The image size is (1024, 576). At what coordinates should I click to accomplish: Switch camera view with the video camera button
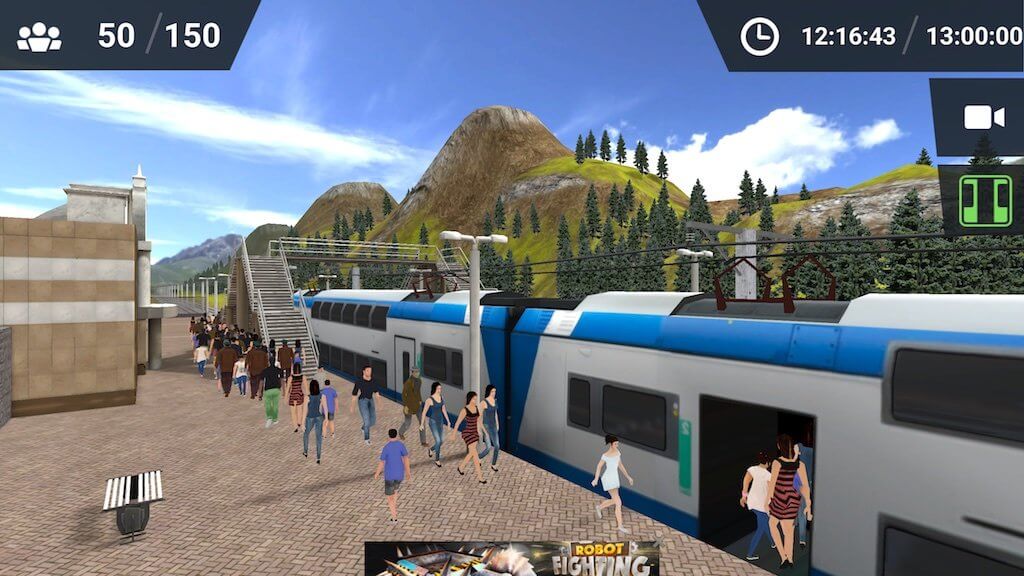click(983, 118)
